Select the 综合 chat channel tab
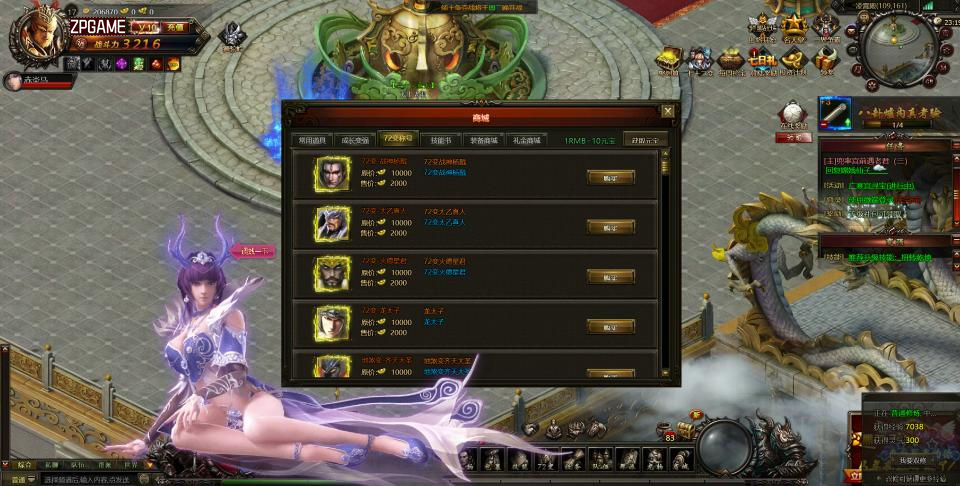 tap(25, 465)
